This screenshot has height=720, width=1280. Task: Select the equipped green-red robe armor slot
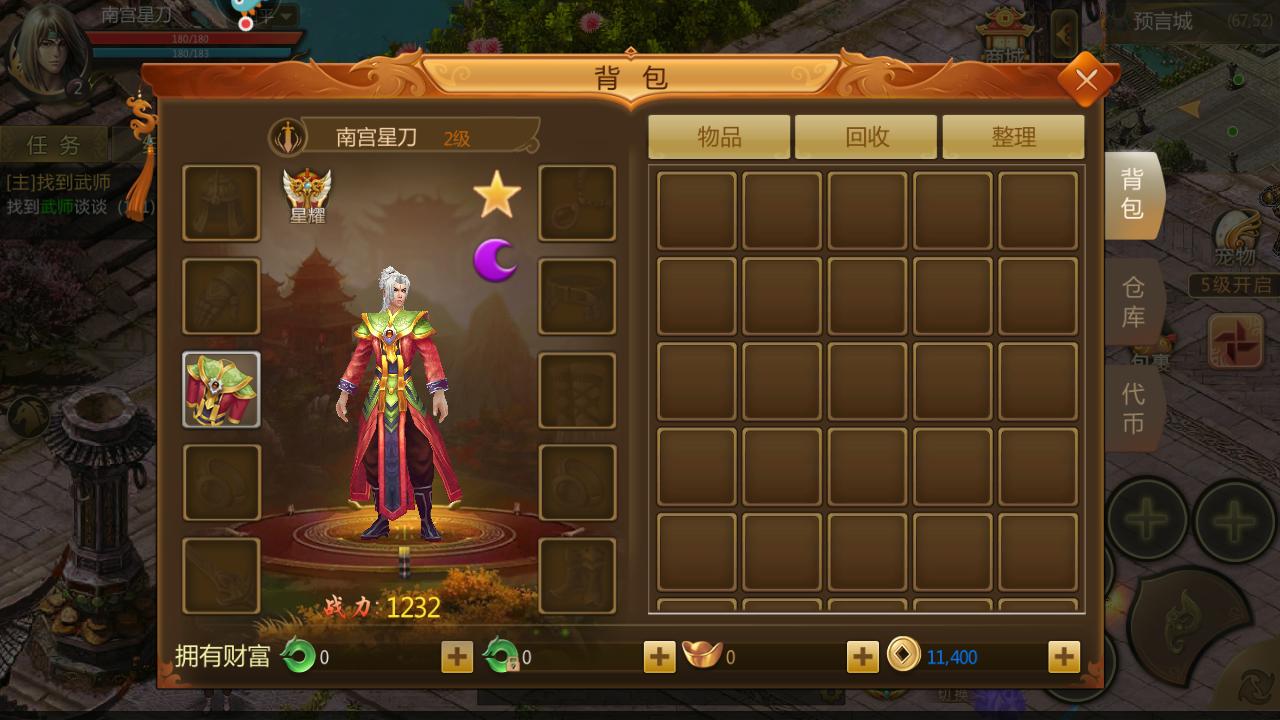click(x=221, y=390)
